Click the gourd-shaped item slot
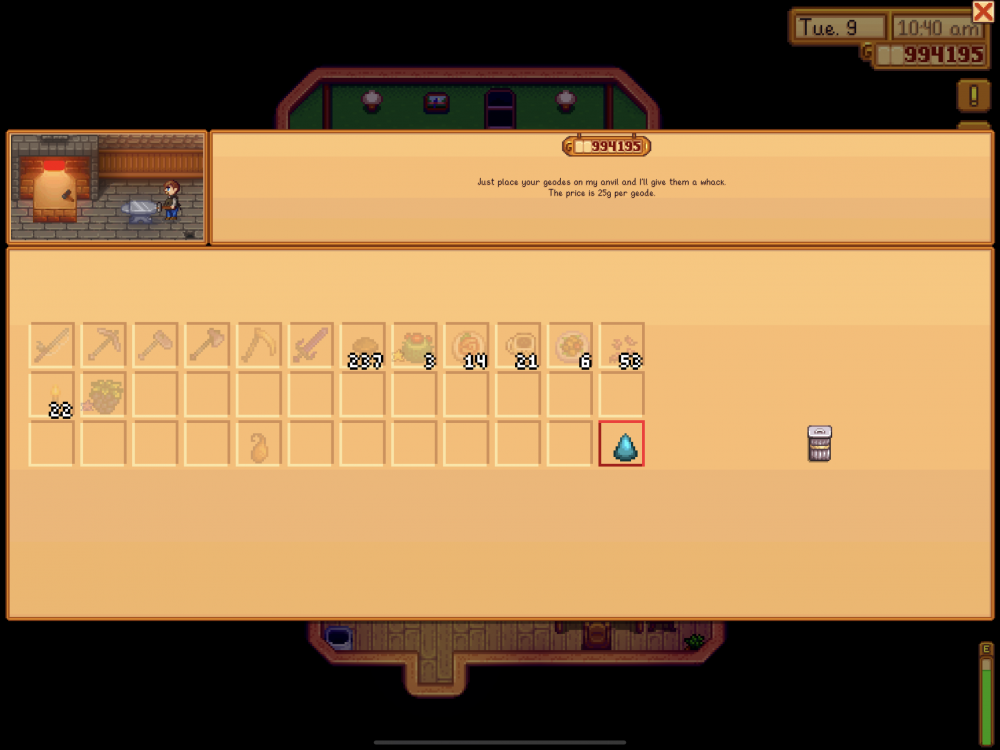Image resolution: width=1000 pixels, height=750 pixels. [x=259, y=443]
